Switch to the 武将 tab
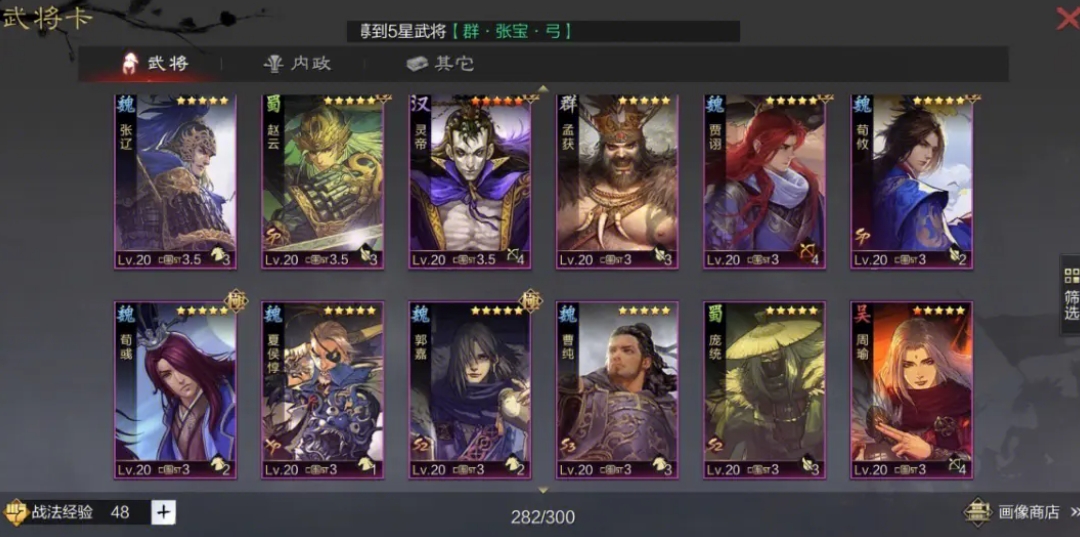The image size is (1080, 537). point(155,64)
